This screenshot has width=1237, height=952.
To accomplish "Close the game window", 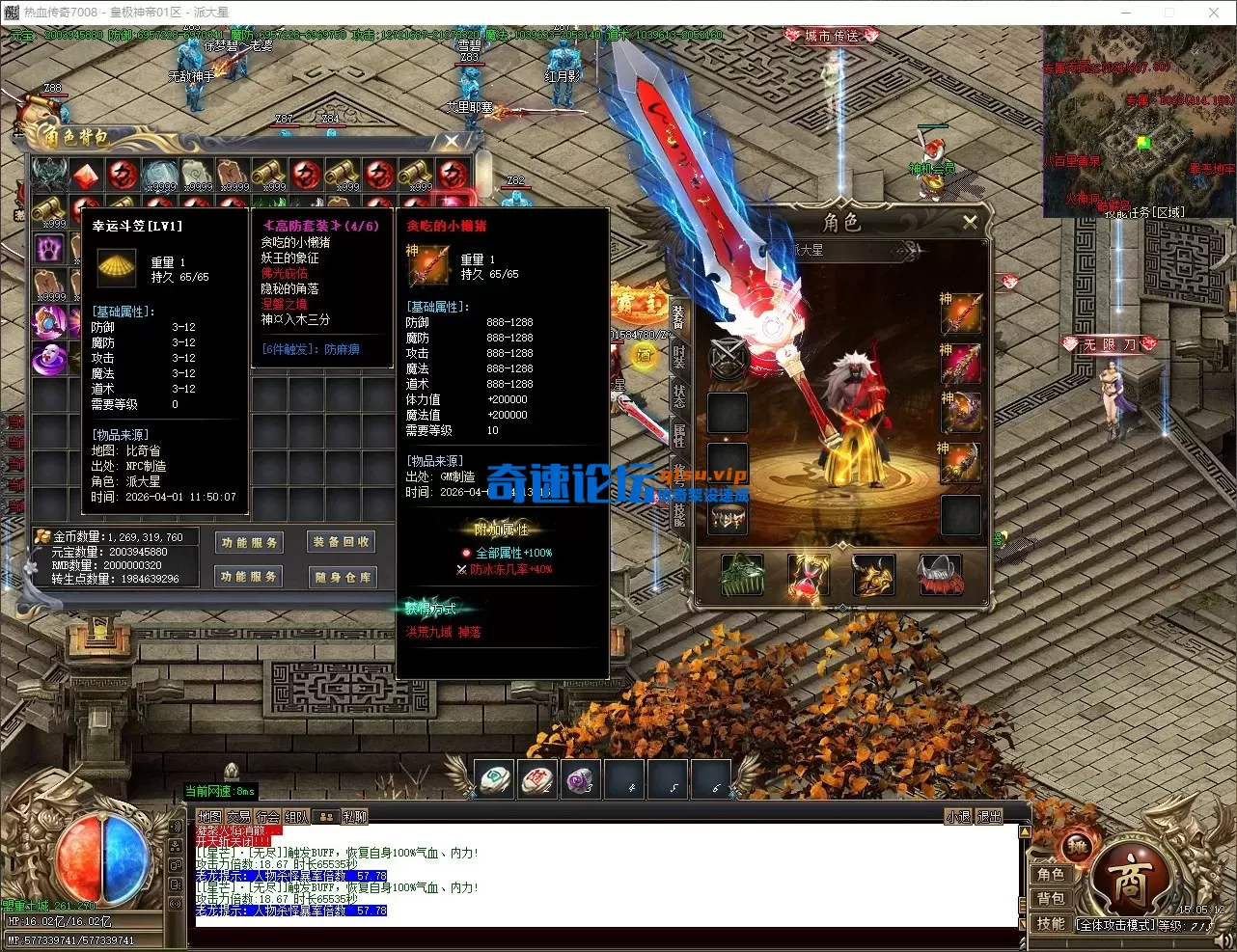I will point(1214,13).
